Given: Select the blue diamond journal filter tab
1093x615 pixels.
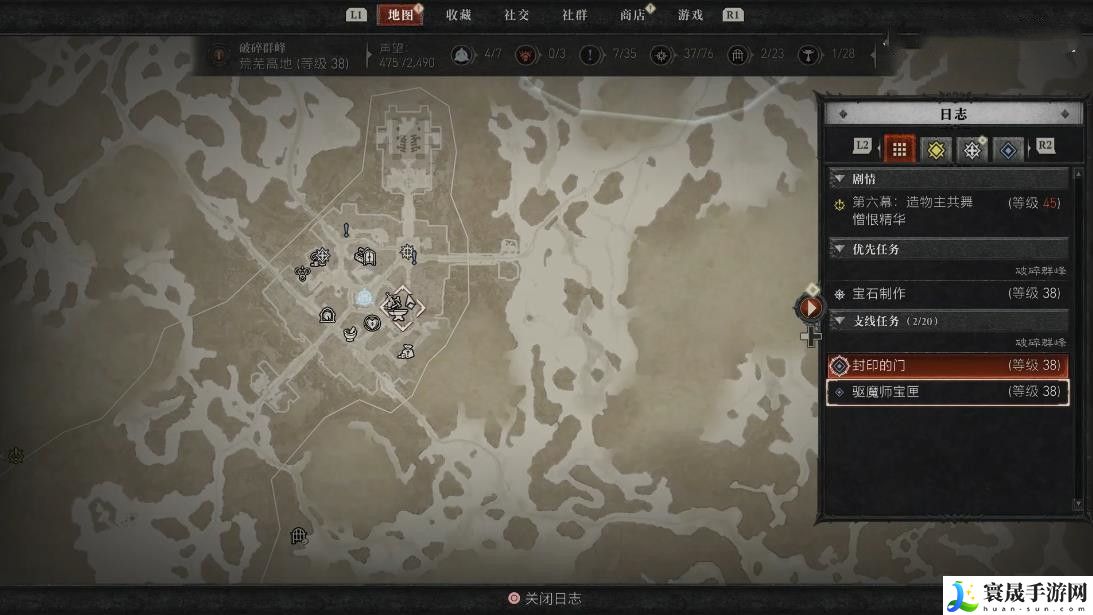Looking at the screenshot, I should click(x=1008, y=149).
